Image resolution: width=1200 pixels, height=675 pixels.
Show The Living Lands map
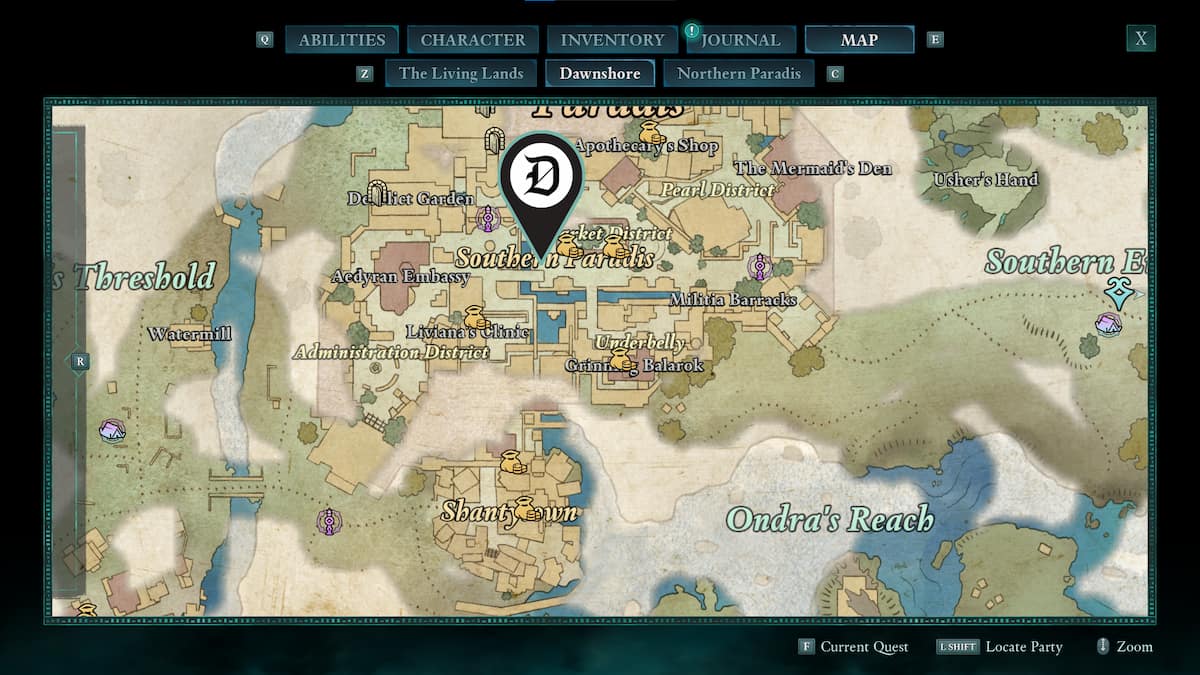(461, 73)
